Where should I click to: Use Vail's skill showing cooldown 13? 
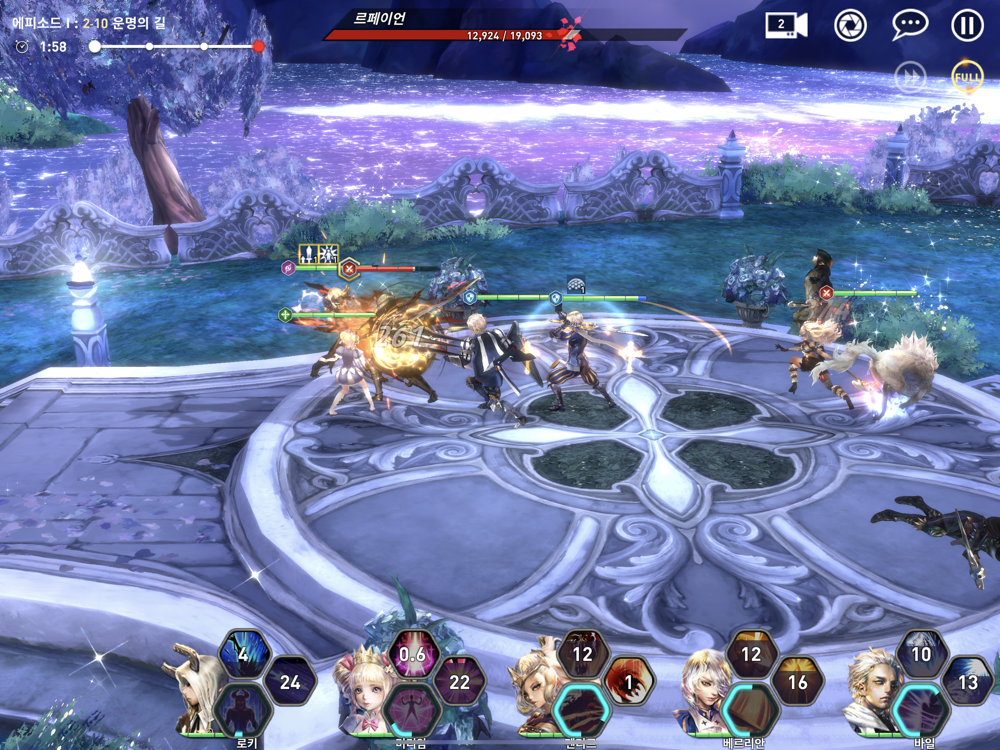pos(968,681)
